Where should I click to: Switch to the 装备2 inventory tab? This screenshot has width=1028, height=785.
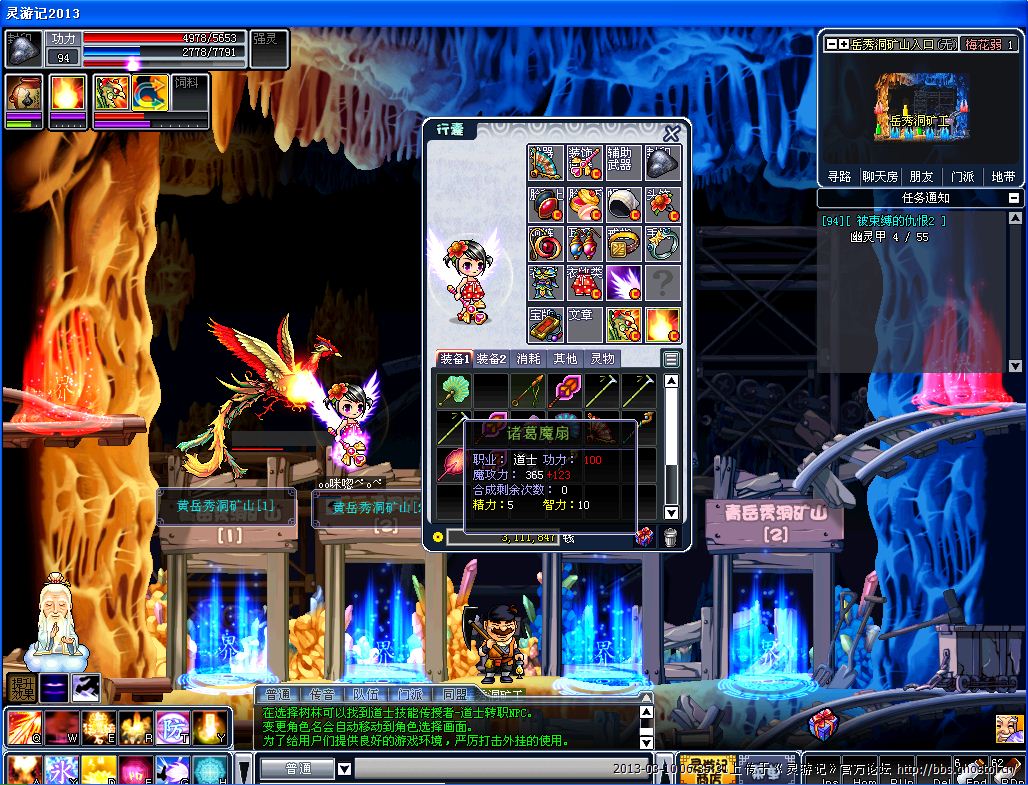click(491, 359)
